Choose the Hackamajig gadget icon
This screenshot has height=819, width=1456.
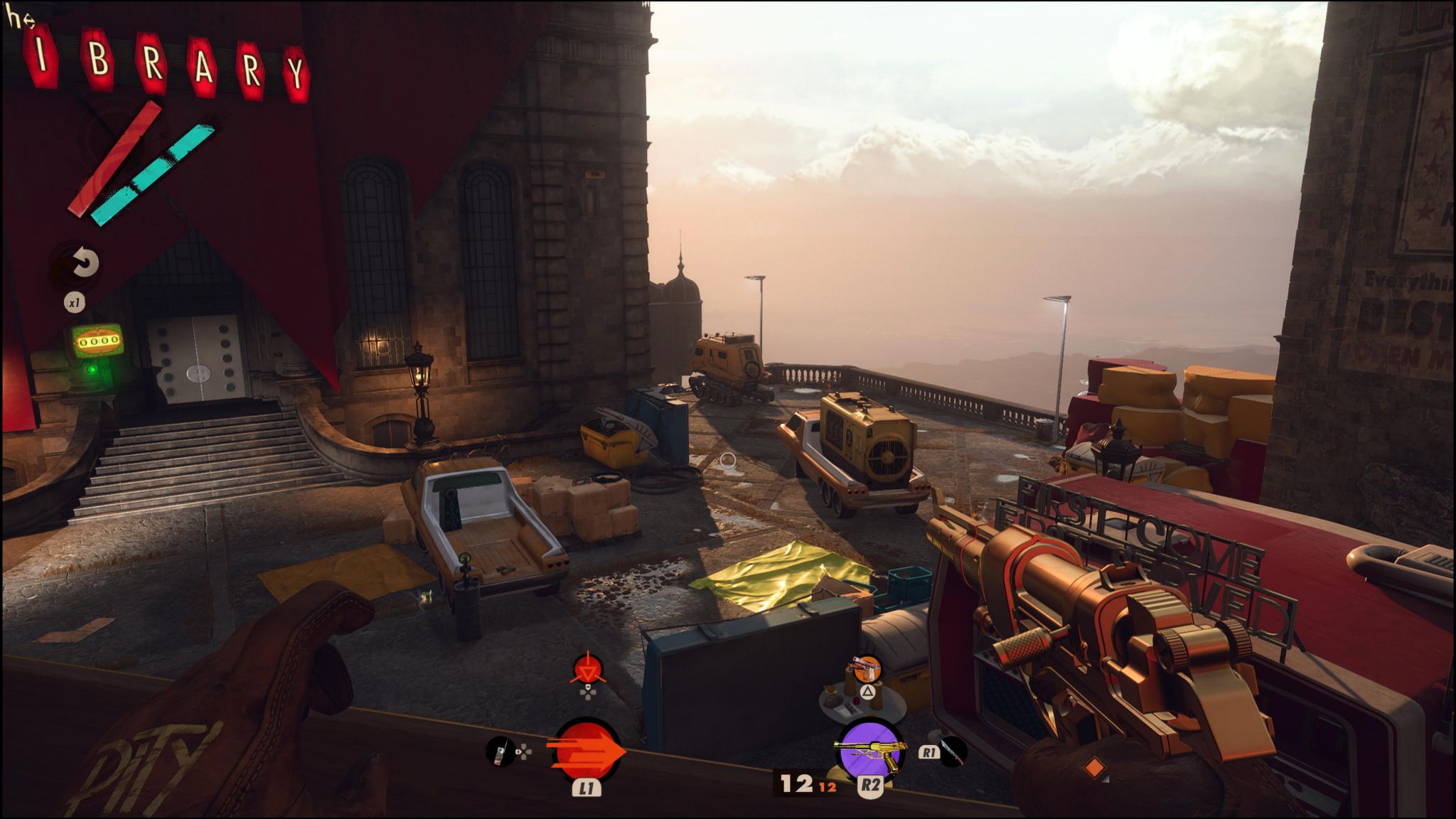pyautogui.click(x=500, y=752)
